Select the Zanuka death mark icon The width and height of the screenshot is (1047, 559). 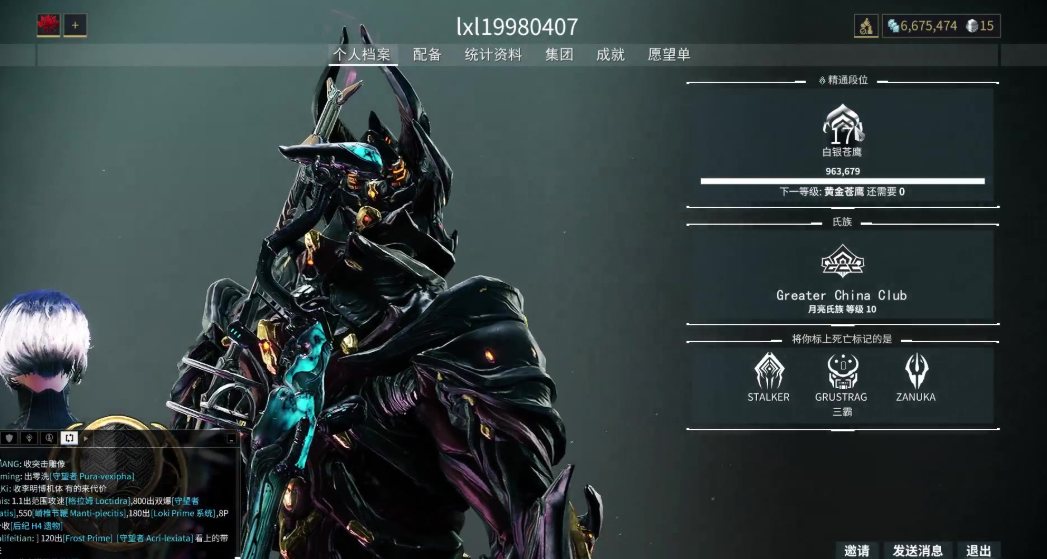tap(915, 371)
